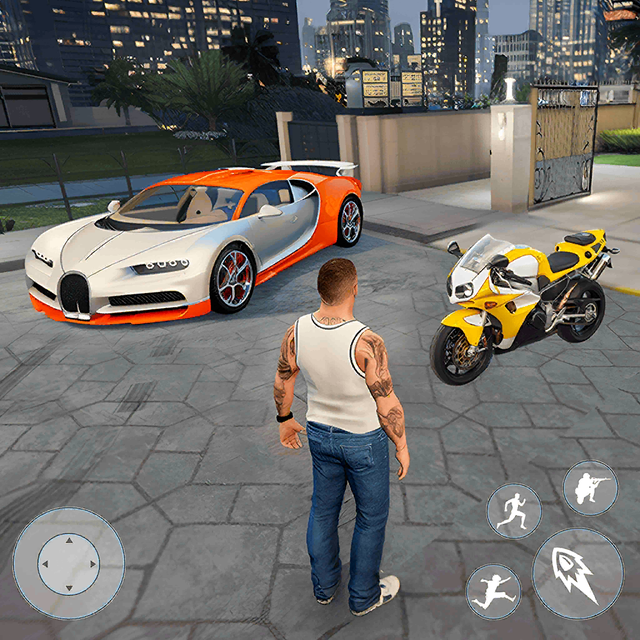
Task: Tap the virtual movement joystick
Action: (68, 563)
